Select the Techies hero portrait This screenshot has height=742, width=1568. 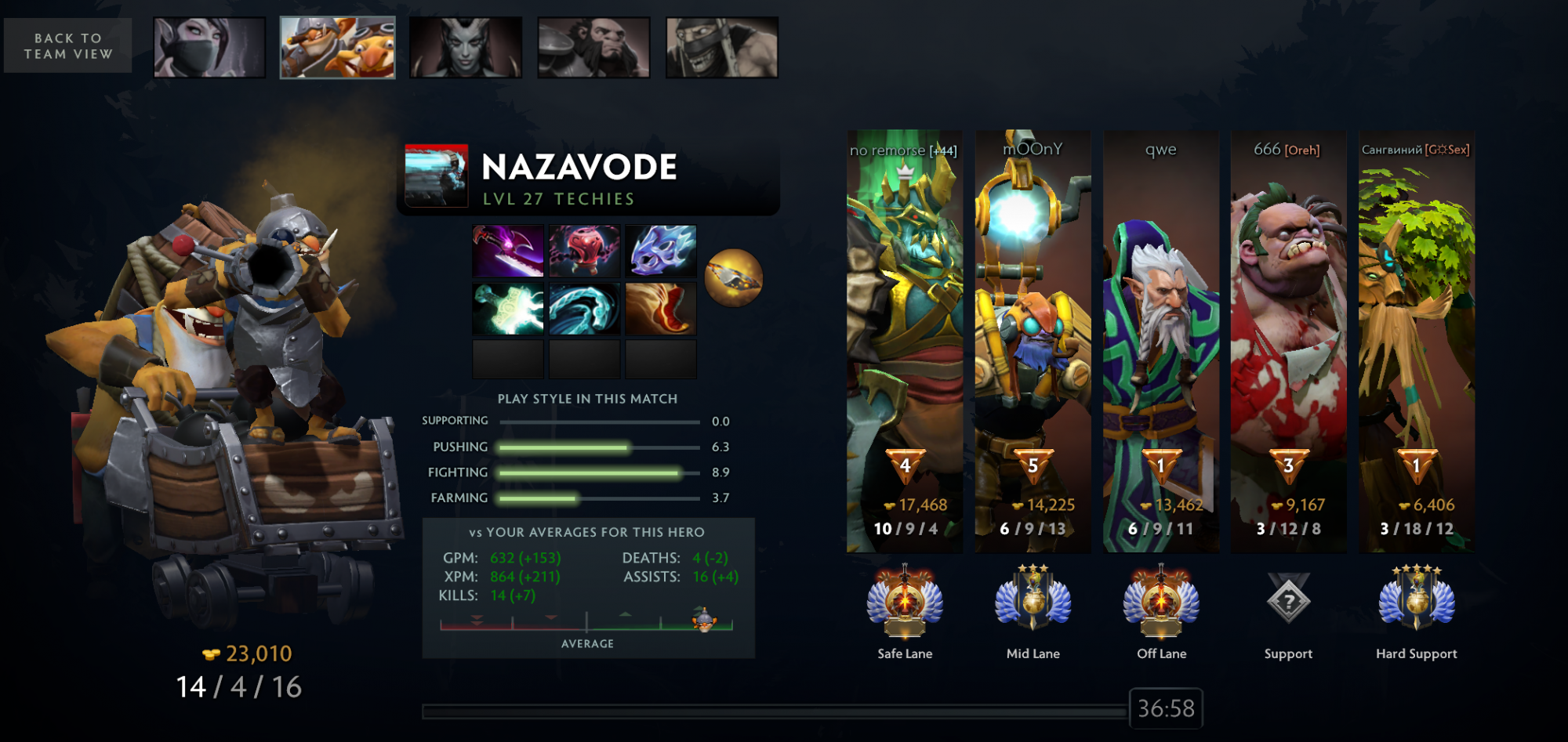coord(338,48)
